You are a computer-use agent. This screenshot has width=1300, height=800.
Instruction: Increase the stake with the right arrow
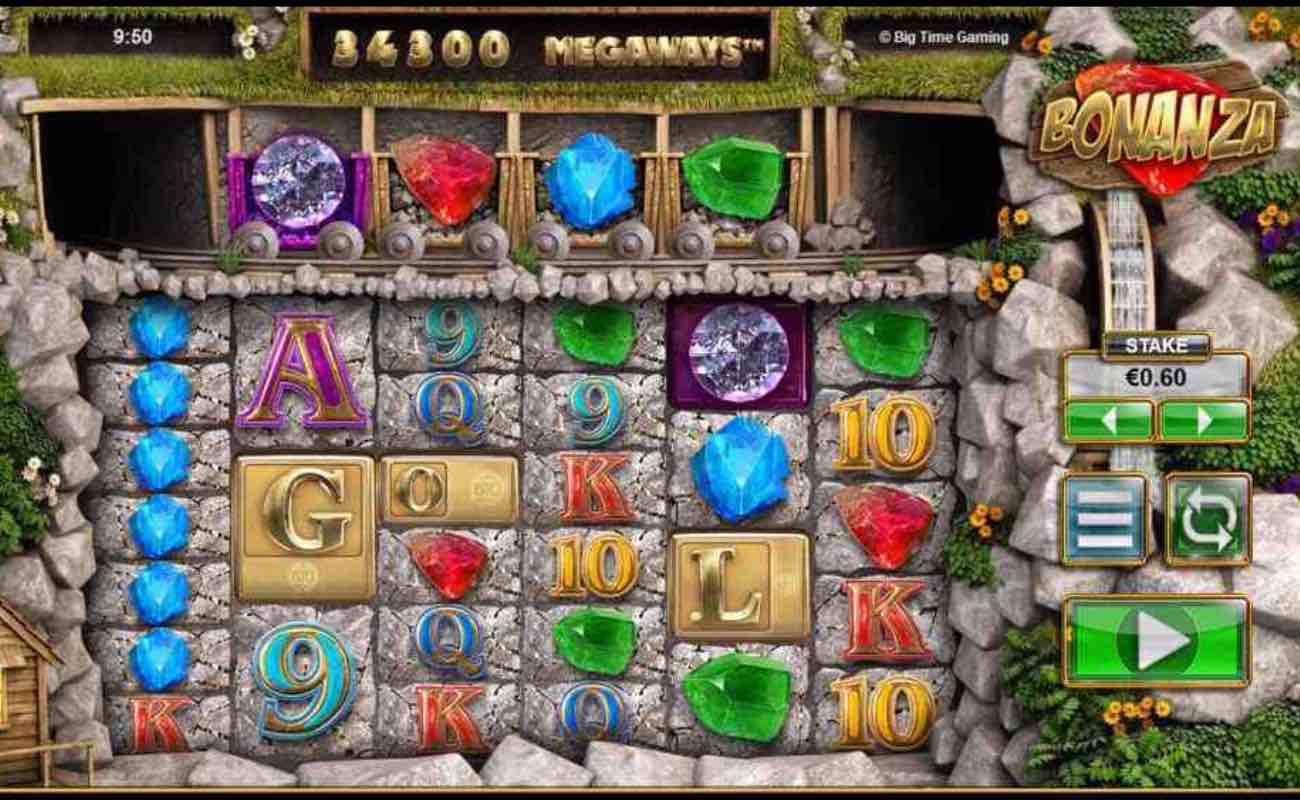pos(1203,420)
